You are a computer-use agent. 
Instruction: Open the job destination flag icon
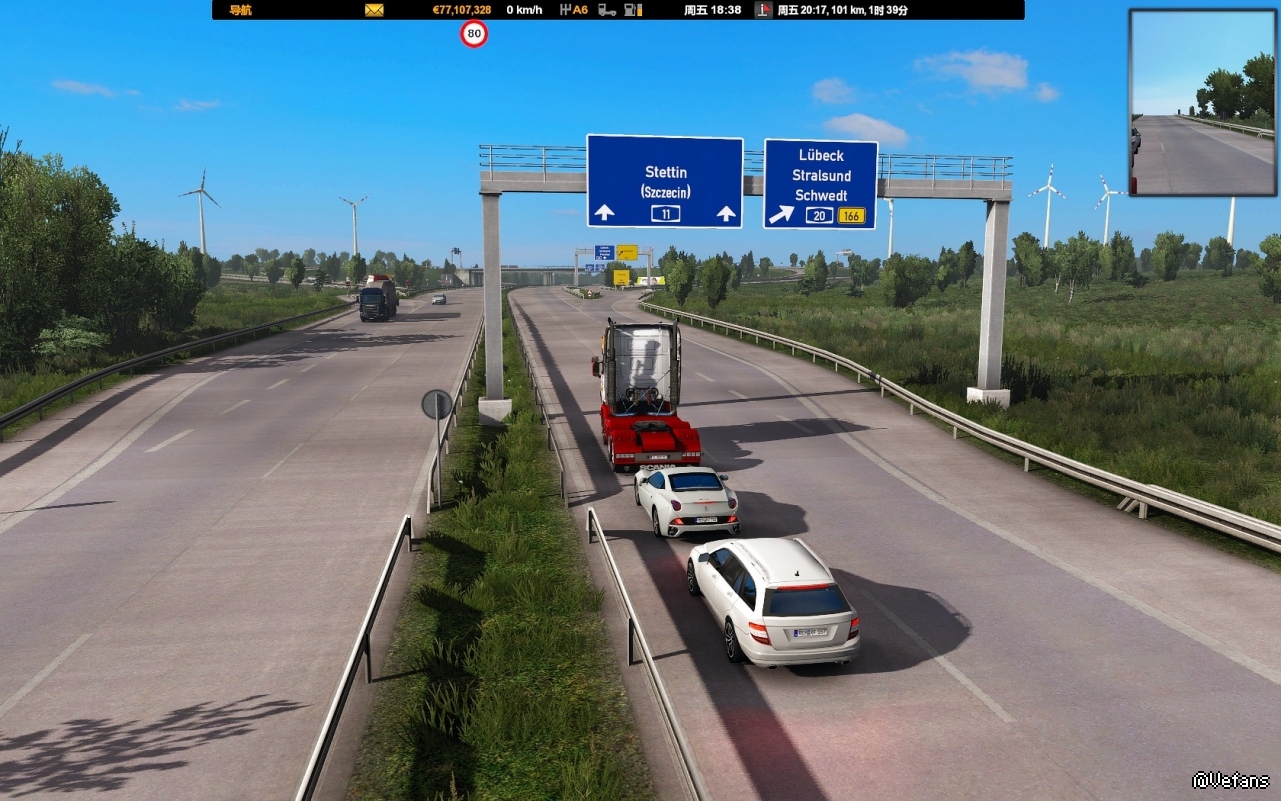(x=764, y=10)
